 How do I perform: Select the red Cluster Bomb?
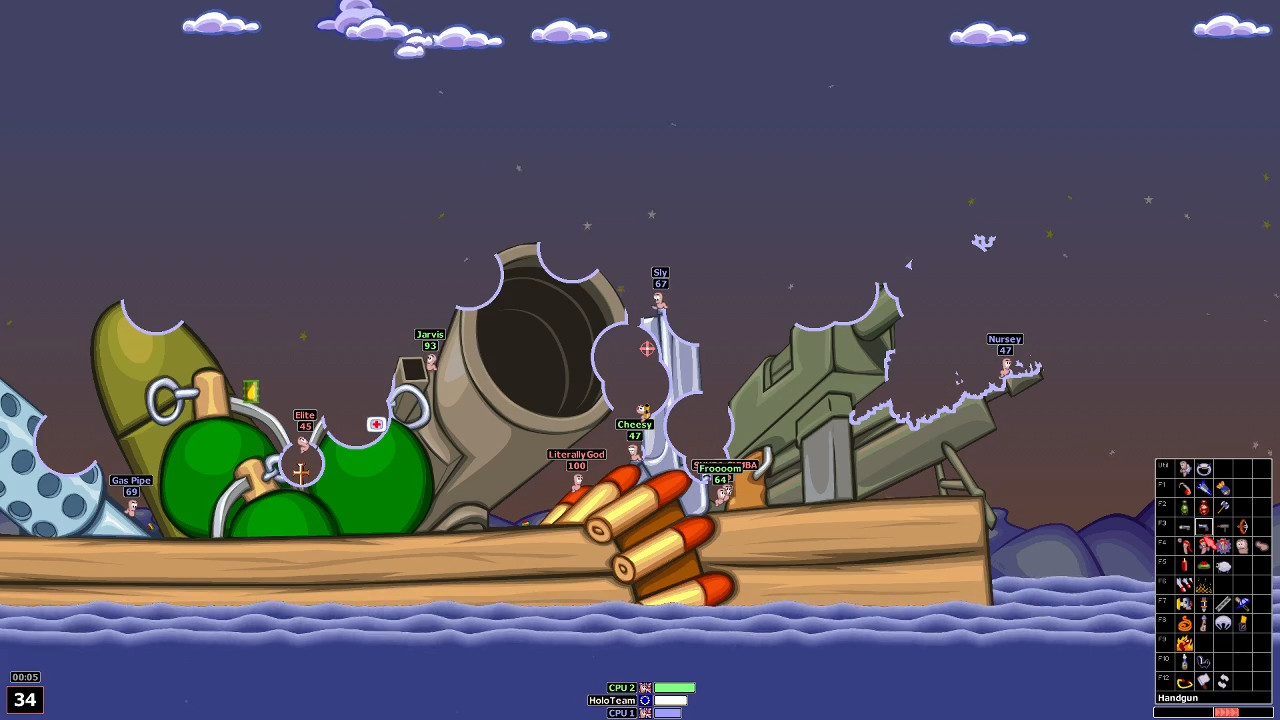pyautogui.click(x=1203, y=507)
